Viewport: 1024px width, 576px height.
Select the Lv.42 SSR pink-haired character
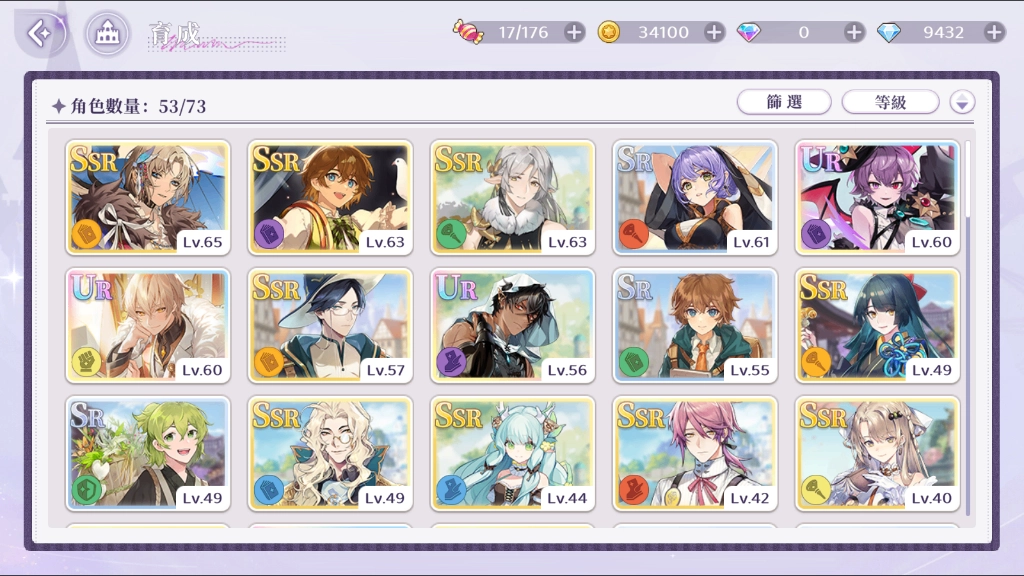(695, 453)
